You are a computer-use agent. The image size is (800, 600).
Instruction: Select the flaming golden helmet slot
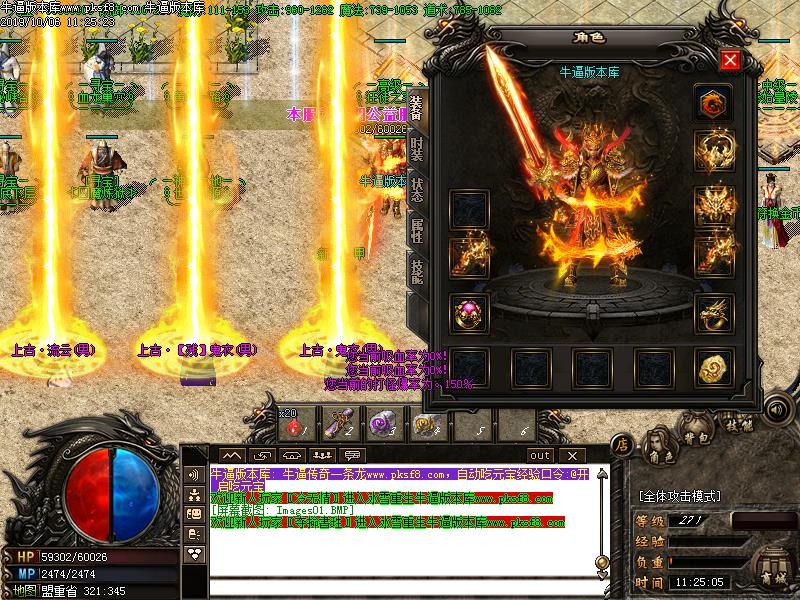coord(714,206)
